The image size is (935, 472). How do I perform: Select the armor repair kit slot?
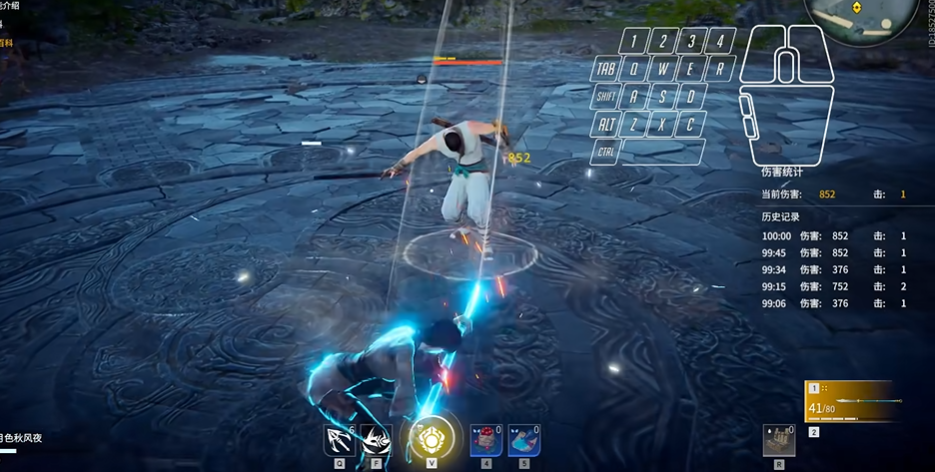[779, 440]
